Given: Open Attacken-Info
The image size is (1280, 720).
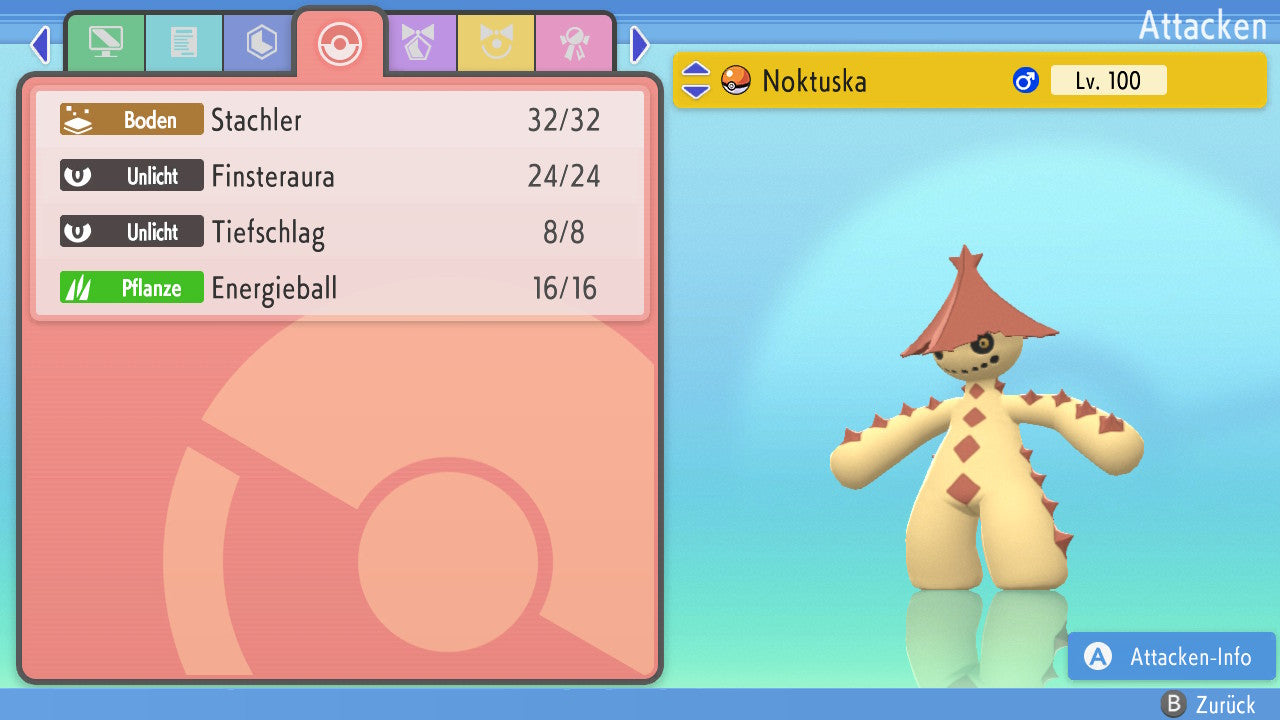Looking at the screenshot, I should coord(1171,656).
